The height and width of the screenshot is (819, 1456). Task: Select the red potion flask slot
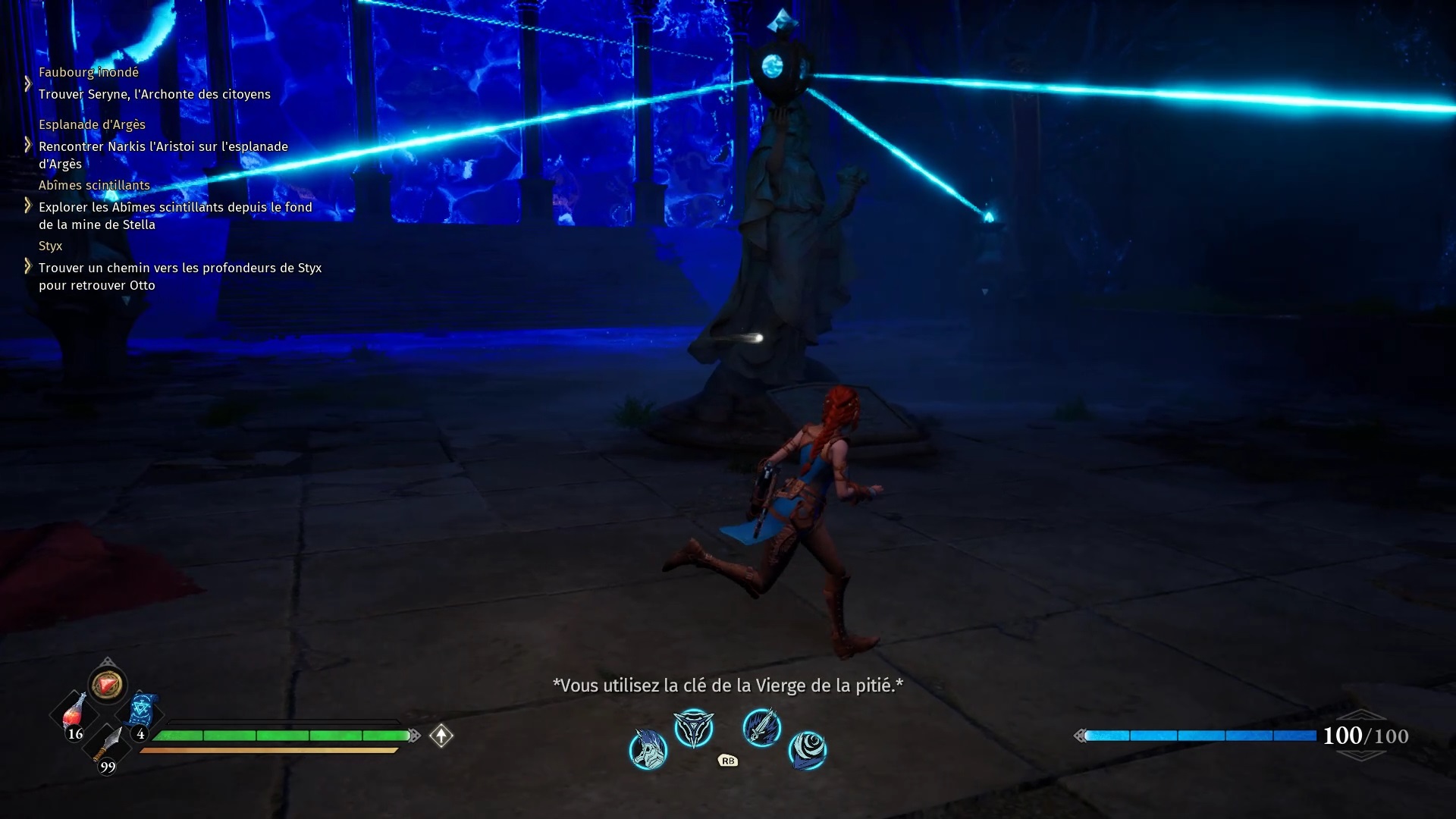(x=74, y=714)
